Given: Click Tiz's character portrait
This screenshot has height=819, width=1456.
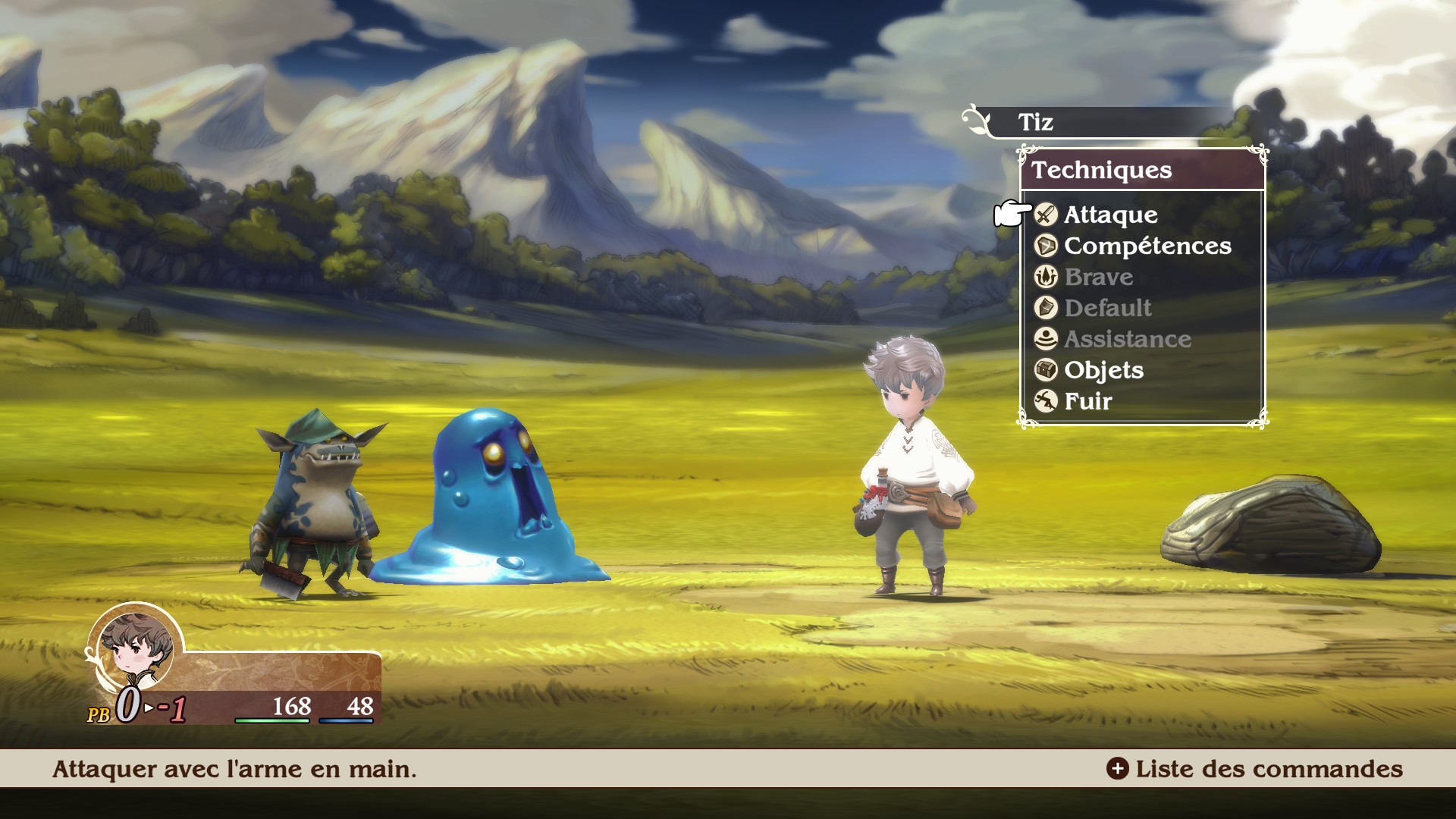Looking at the screenshot, I should pyautogui.click(x=136, y=647).
